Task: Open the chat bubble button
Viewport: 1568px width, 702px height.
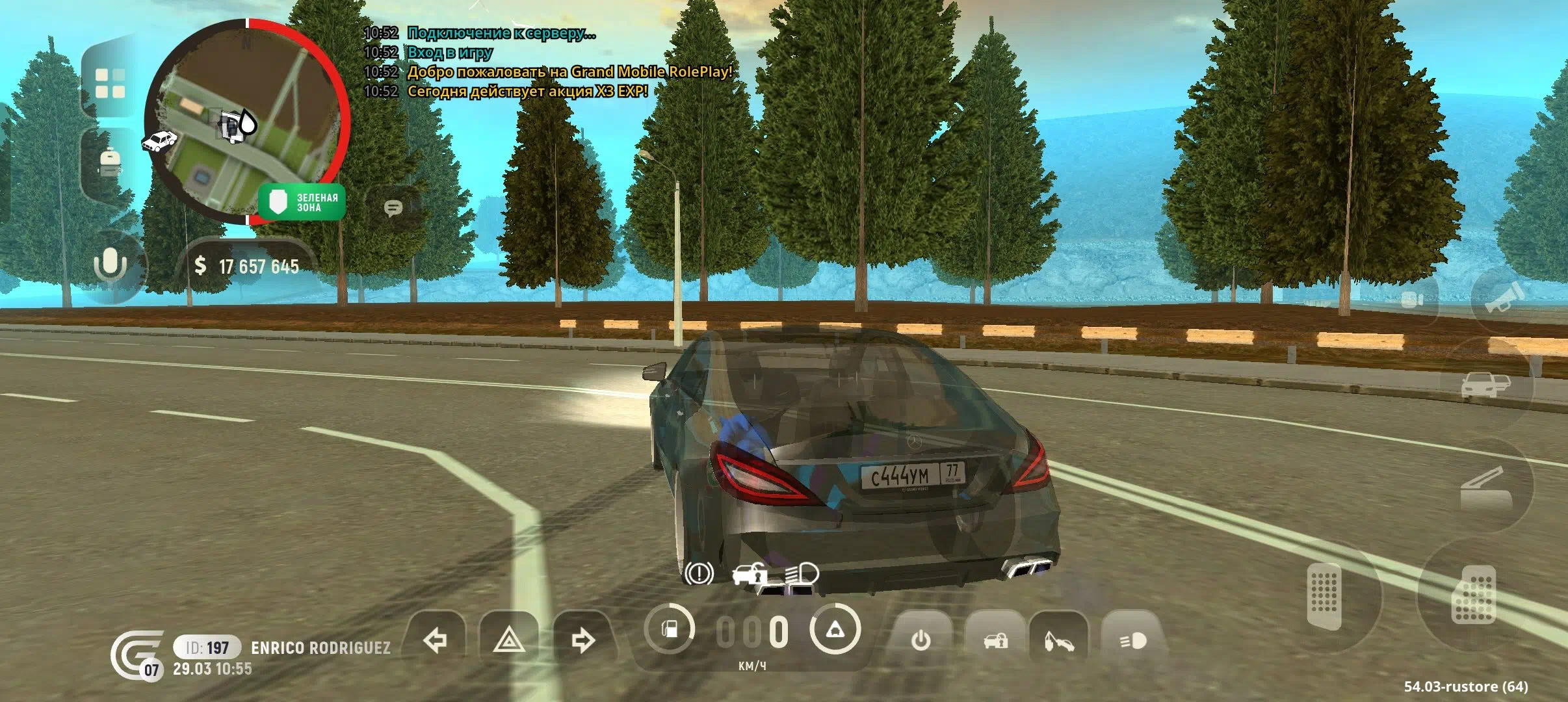Action: [x=393, y=208]
